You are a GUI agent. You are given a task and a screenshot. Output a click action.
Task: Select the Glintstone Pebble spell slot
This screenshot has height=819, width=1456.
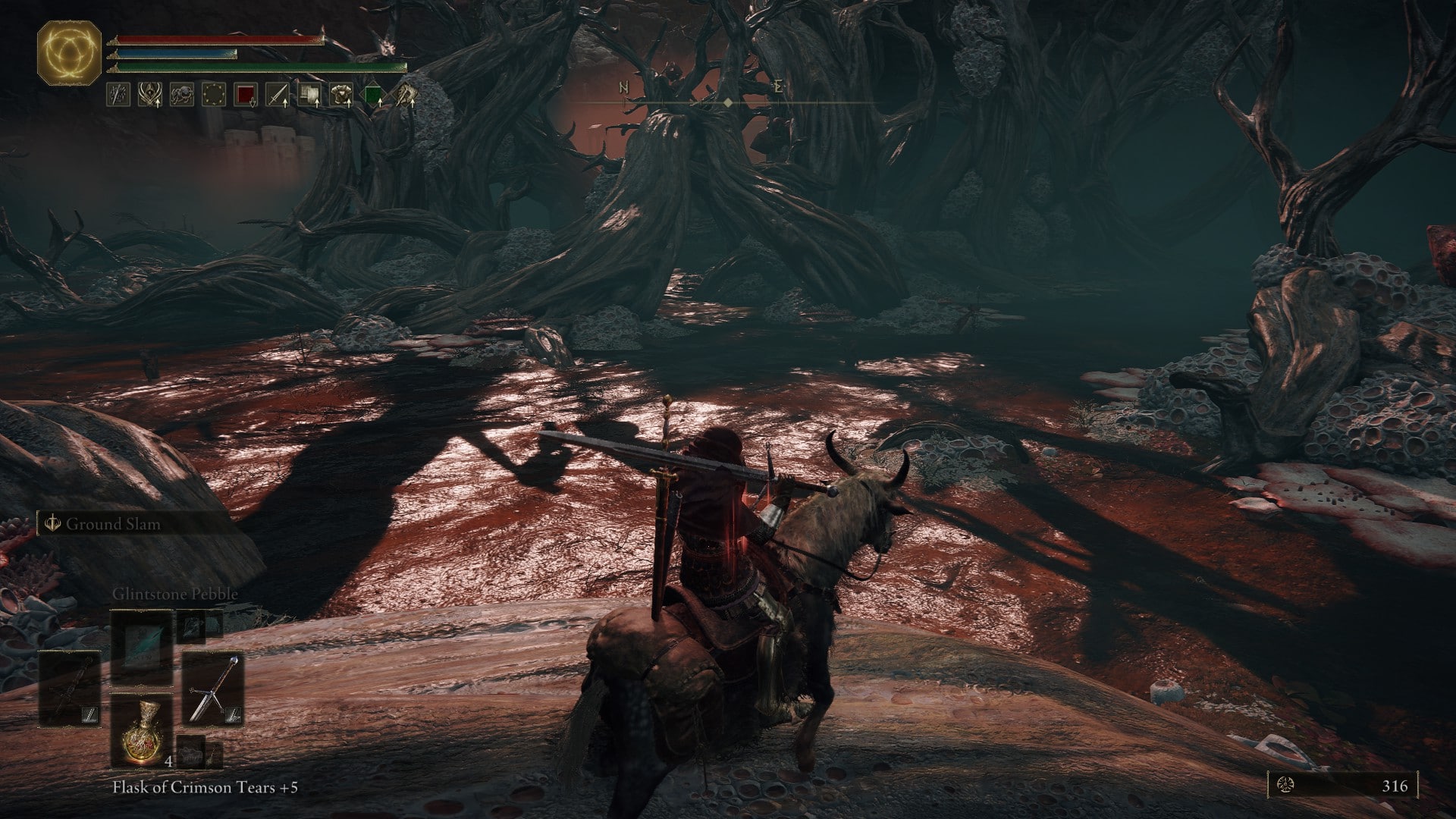[140, 642]
